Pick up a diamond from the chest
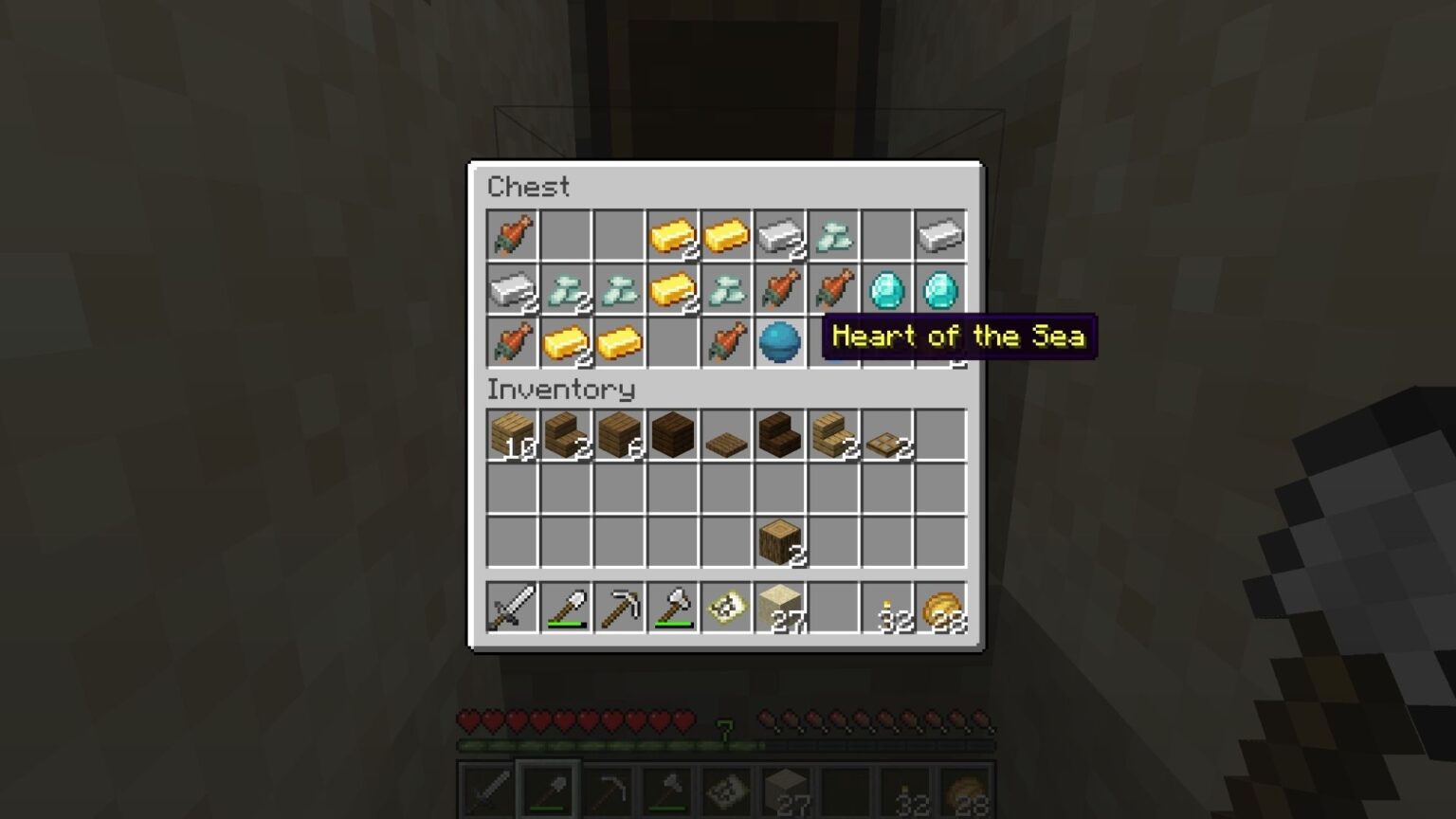This screenshot has height=819, width=1456. pyautogui.click(x=886, y=291)
